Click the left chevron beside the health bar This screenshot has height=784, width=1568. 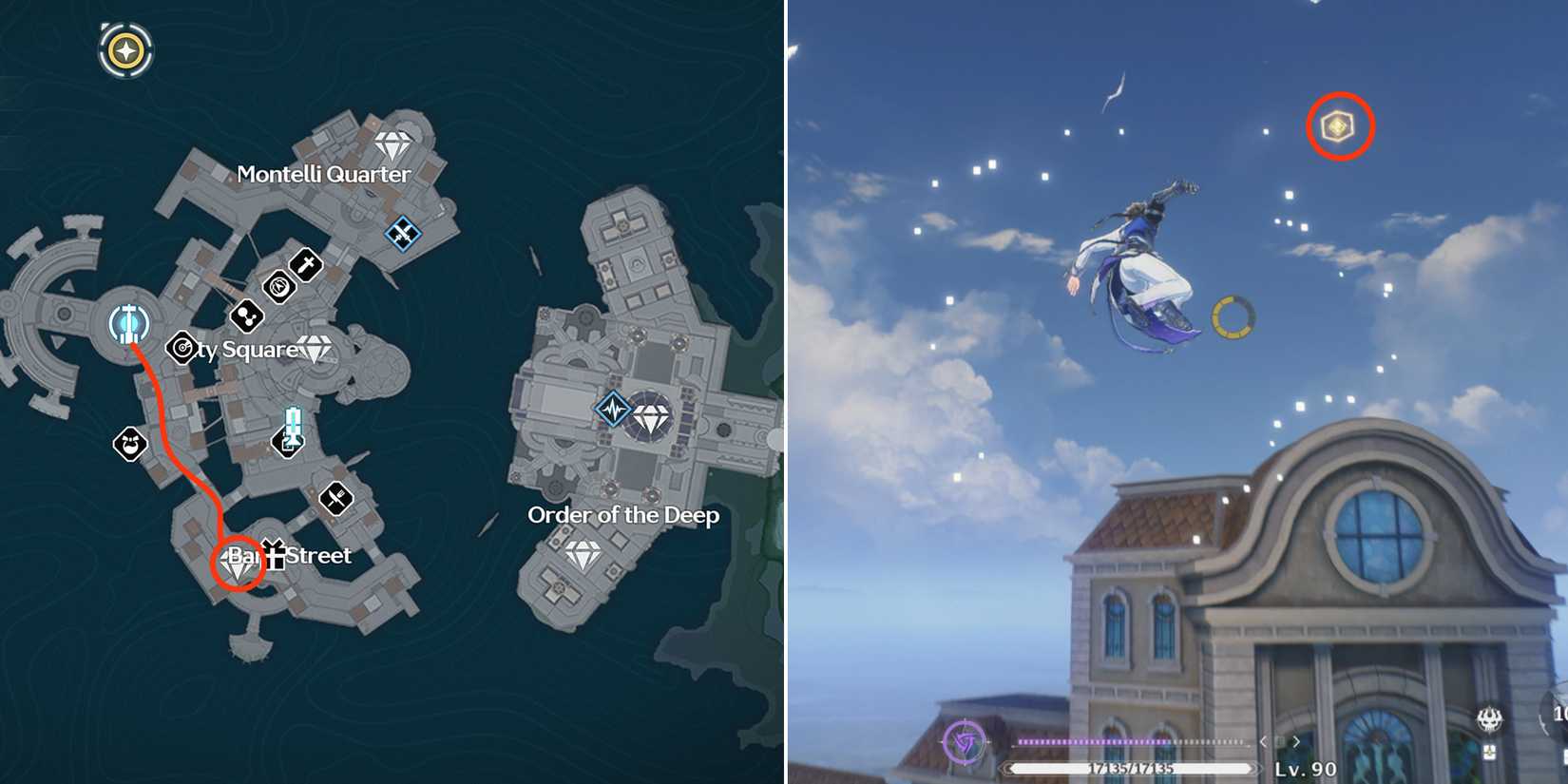pyautogui.click(x=1264, y=741)
